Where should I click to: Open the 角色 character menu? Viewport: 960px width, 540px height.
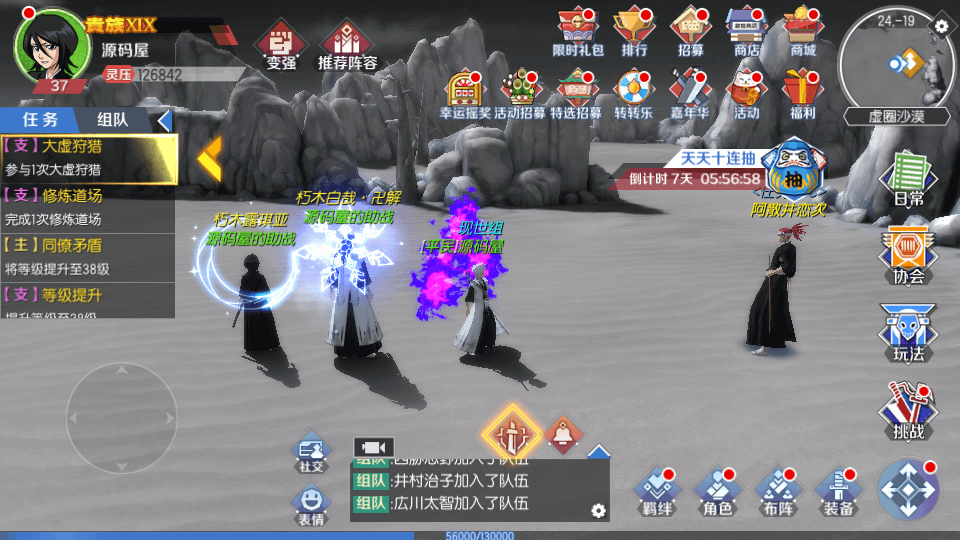pos(718,490)
